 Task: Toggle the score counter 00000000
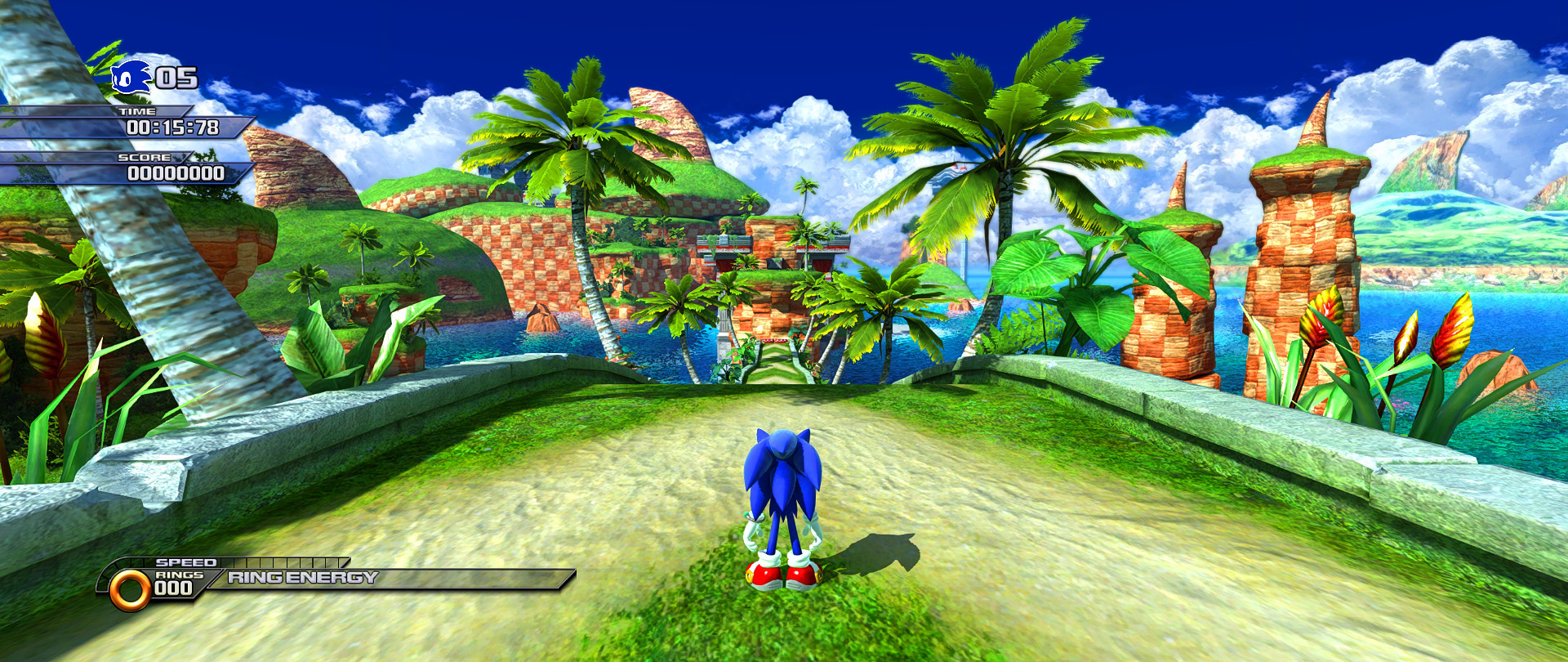pos(176,172)
